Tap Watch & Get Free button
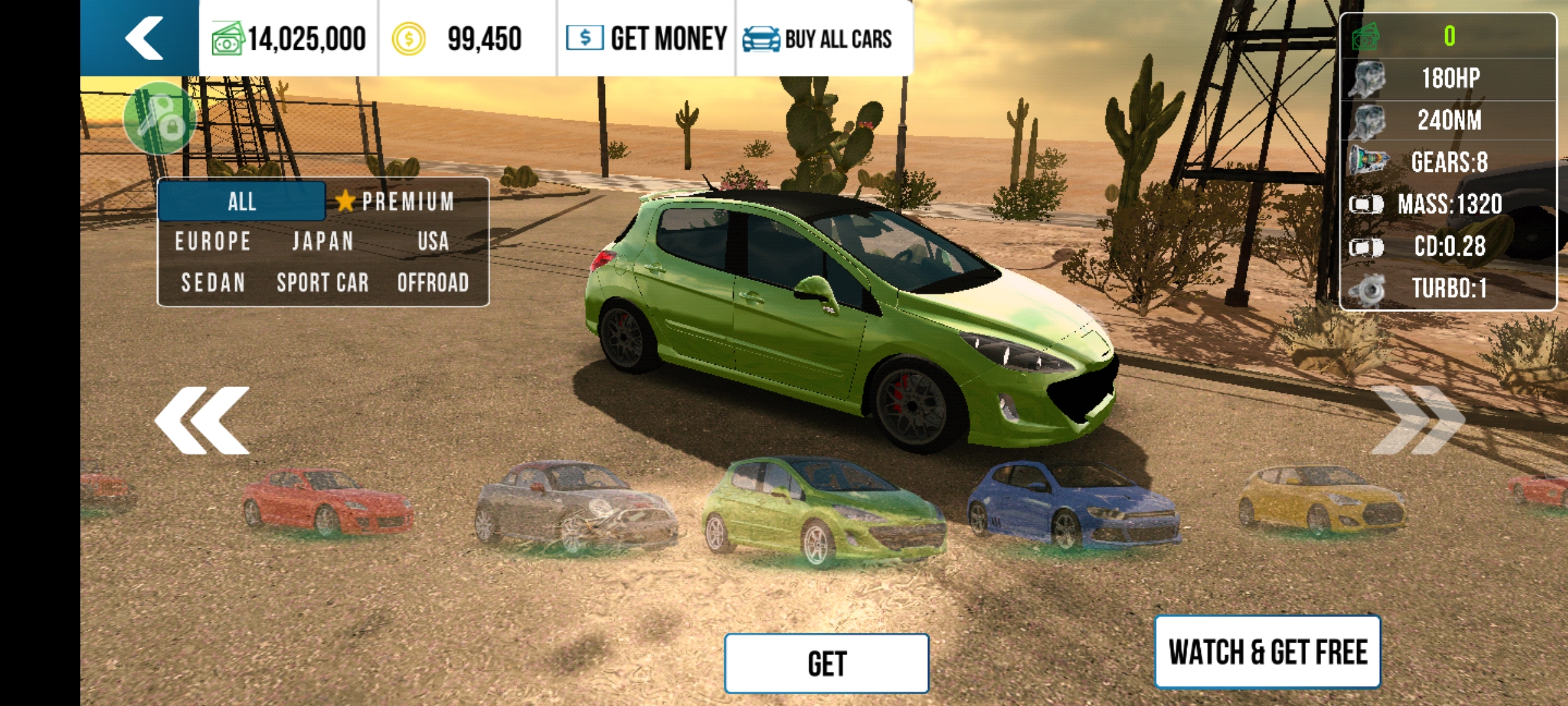 click(1267, 652)
